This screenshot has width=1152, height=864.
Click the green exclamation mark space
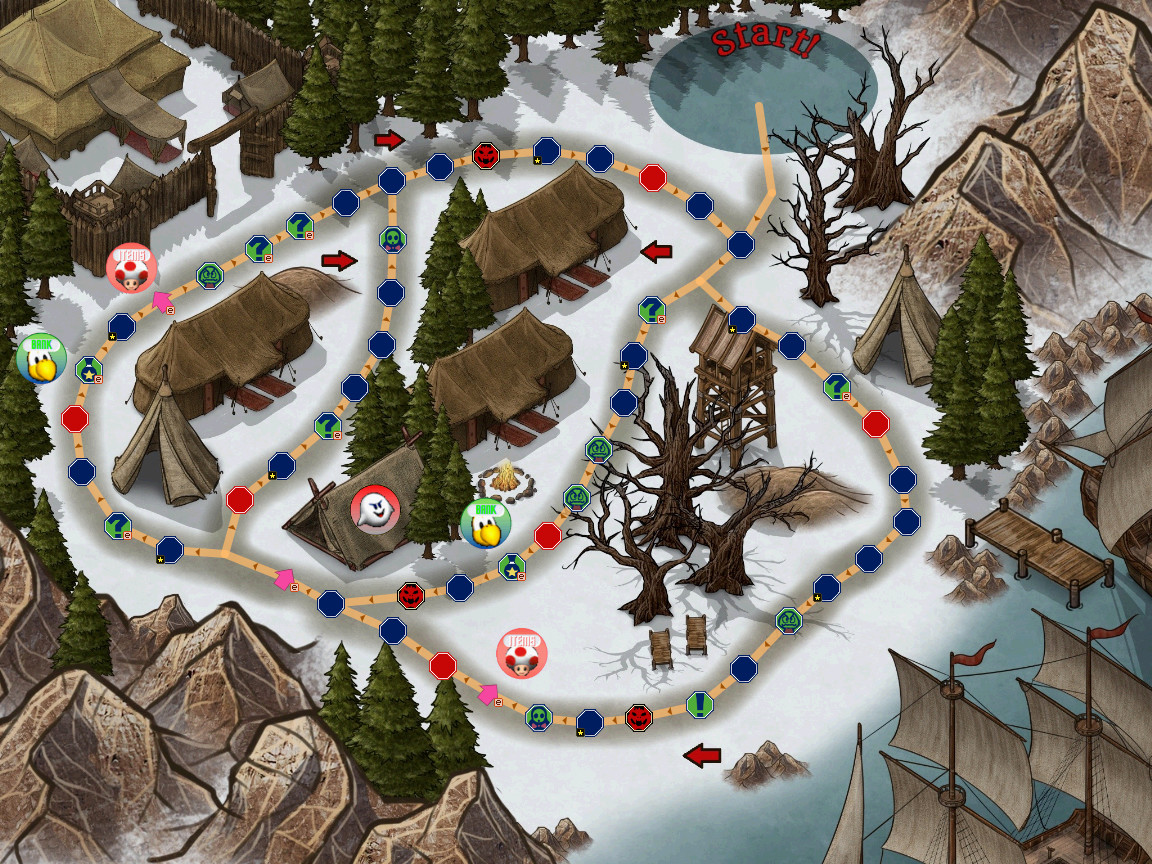[699, 704]
